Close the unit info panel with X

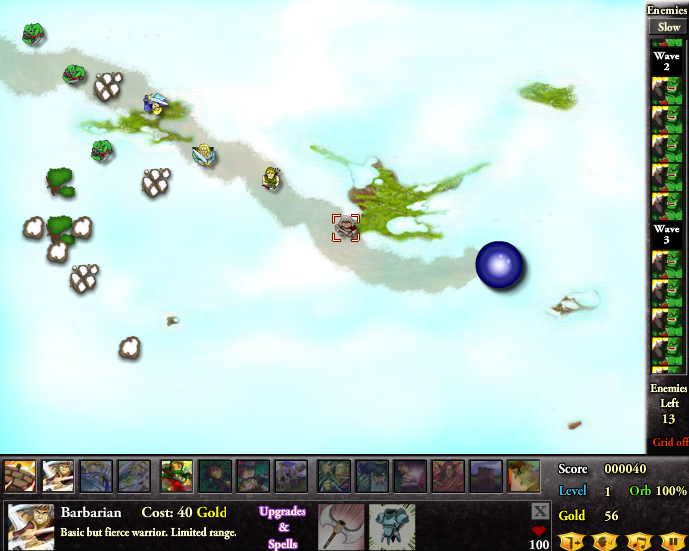(x=540, y=511)
